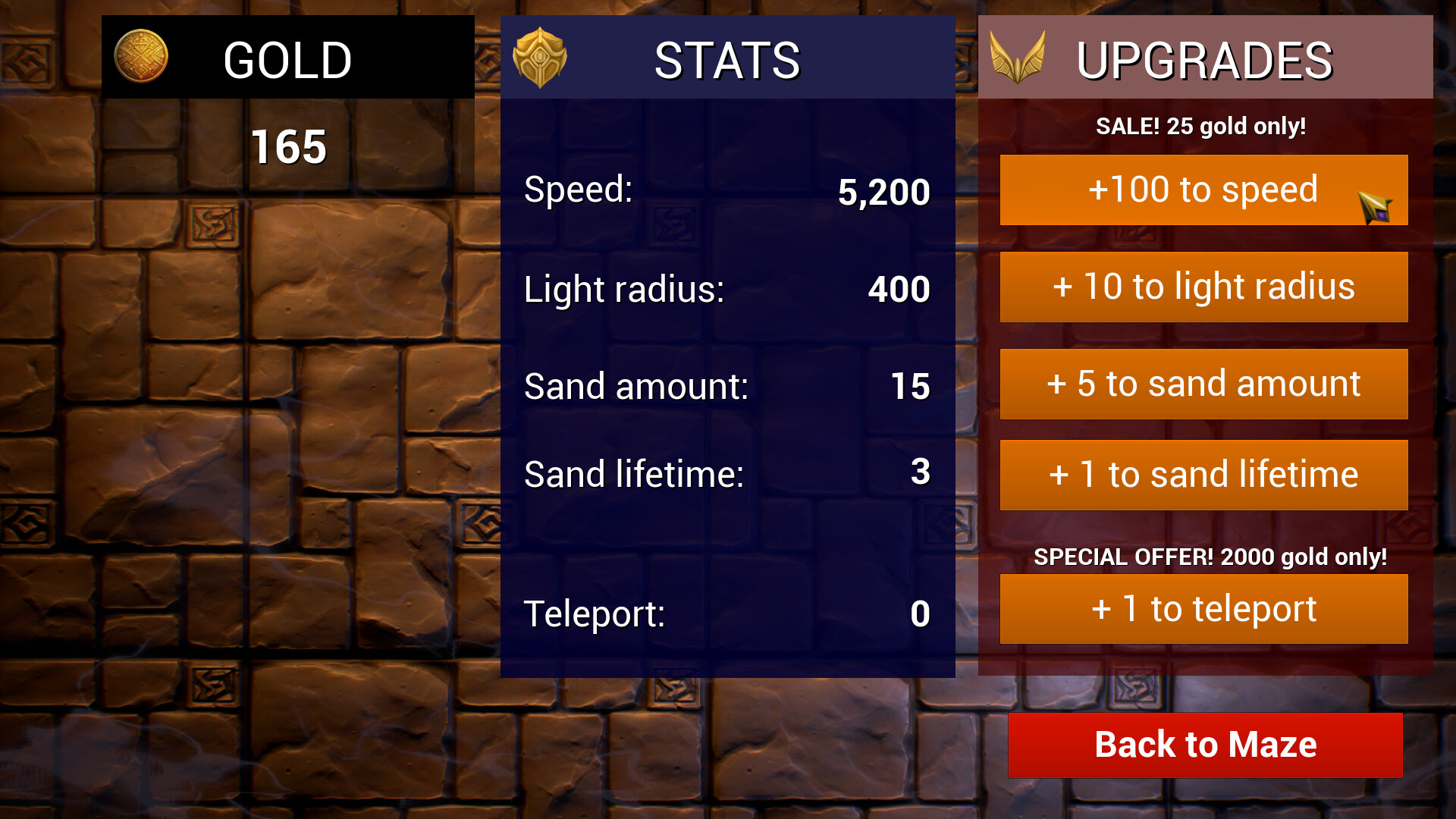Viewport: 1456px width, 819px height.
Task: Click the SALE! 25 gold only text
Action: click(x=1200, y=127)
